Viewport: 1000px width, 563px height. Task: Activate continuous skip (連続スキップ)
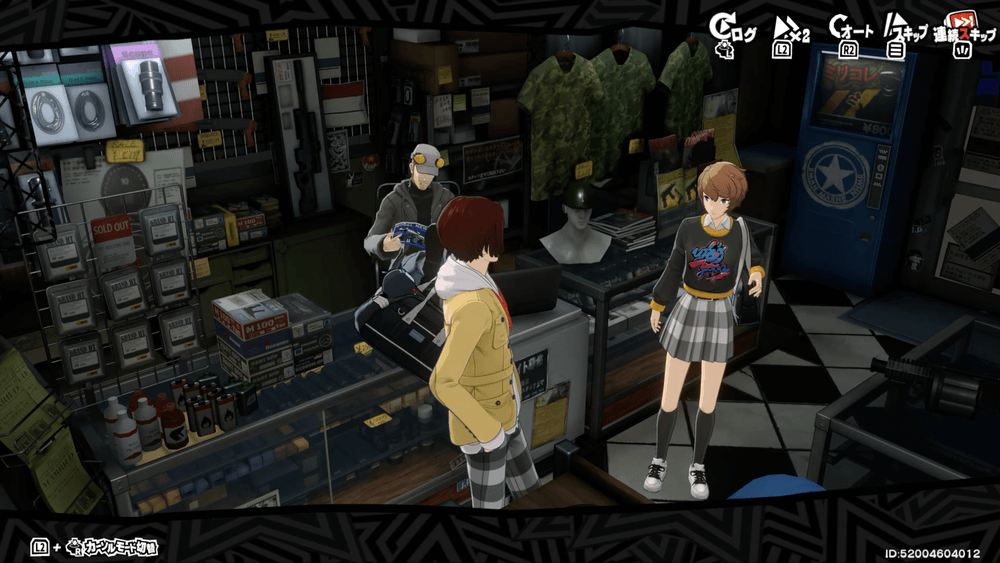click(x=961, y=31)
